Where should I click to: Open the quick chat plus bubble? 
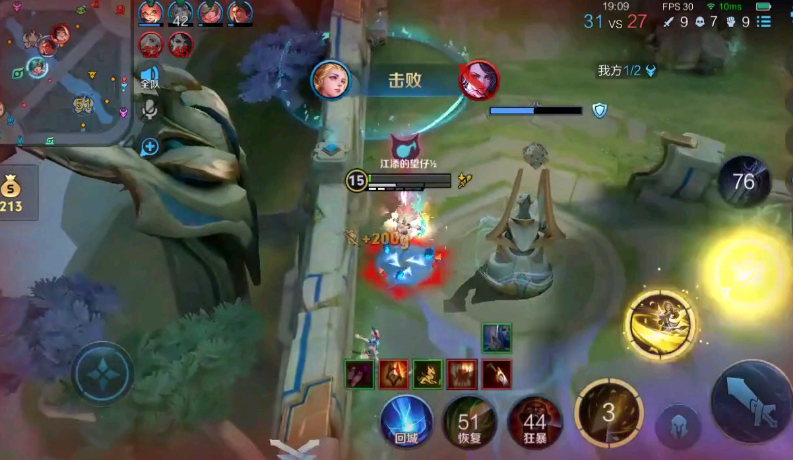(x=150, y=147)
